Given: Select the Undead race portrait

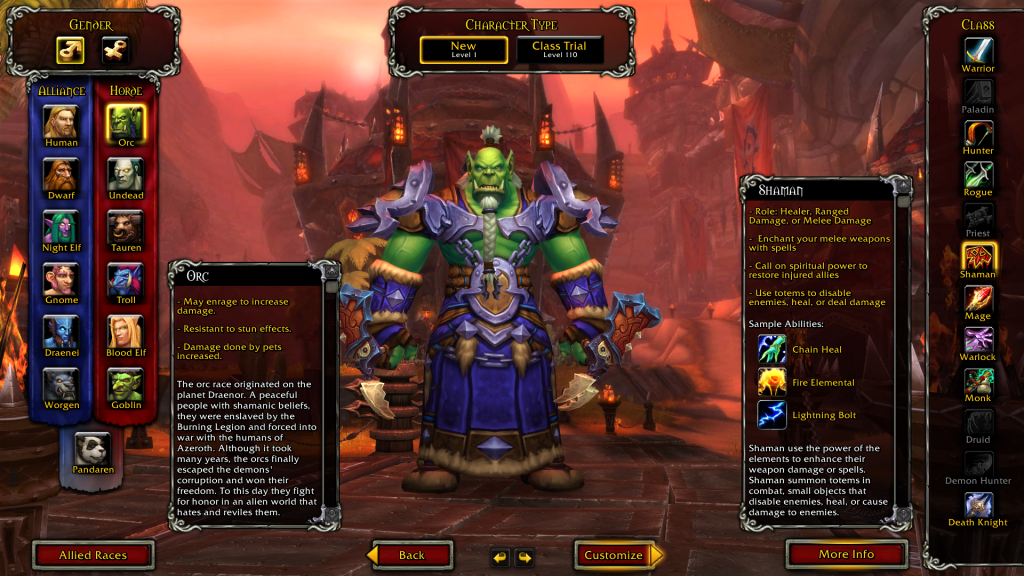Looking at the screenshot, I should tap(126, 174).
